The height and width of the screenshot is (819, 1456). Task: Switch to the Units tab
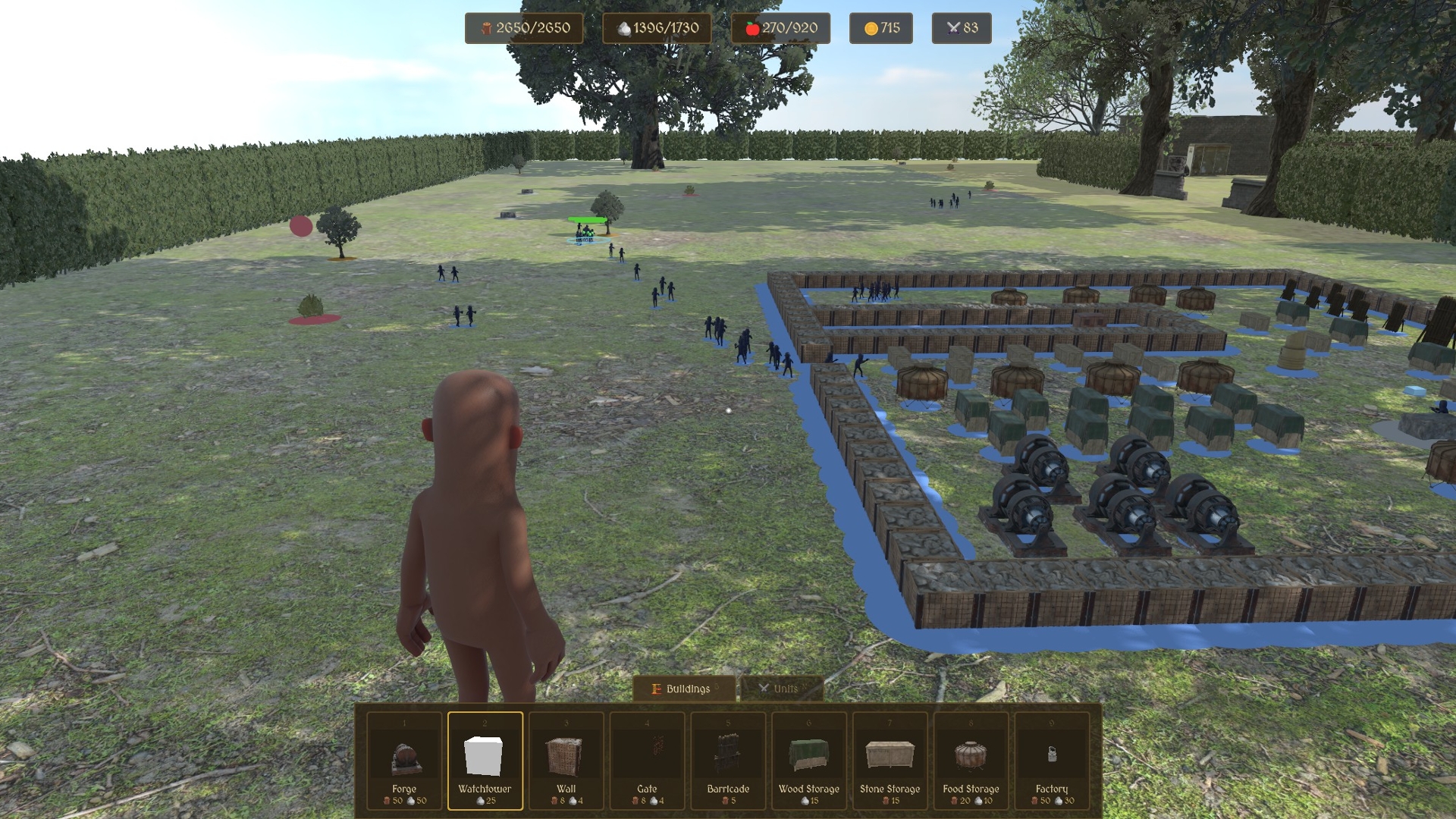pyautogui.click(x=781, y=689)
